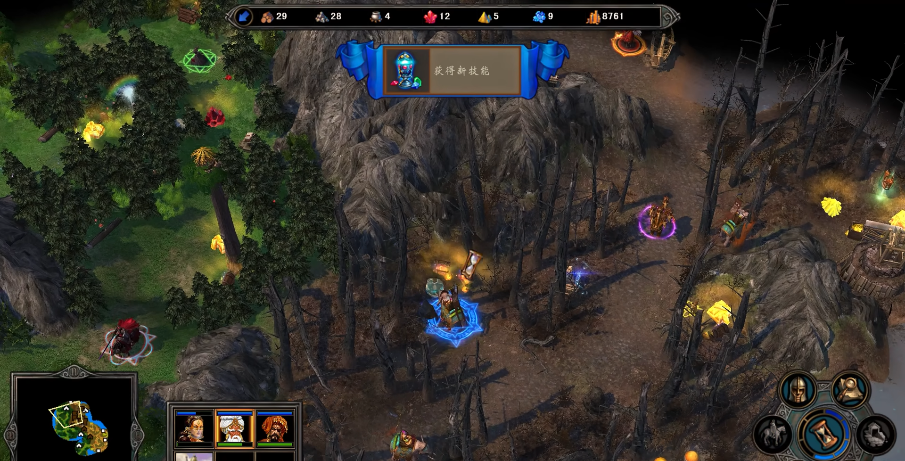Click the blue arrow on resource bar
905x461 pixels.
(x=245, y=16)
